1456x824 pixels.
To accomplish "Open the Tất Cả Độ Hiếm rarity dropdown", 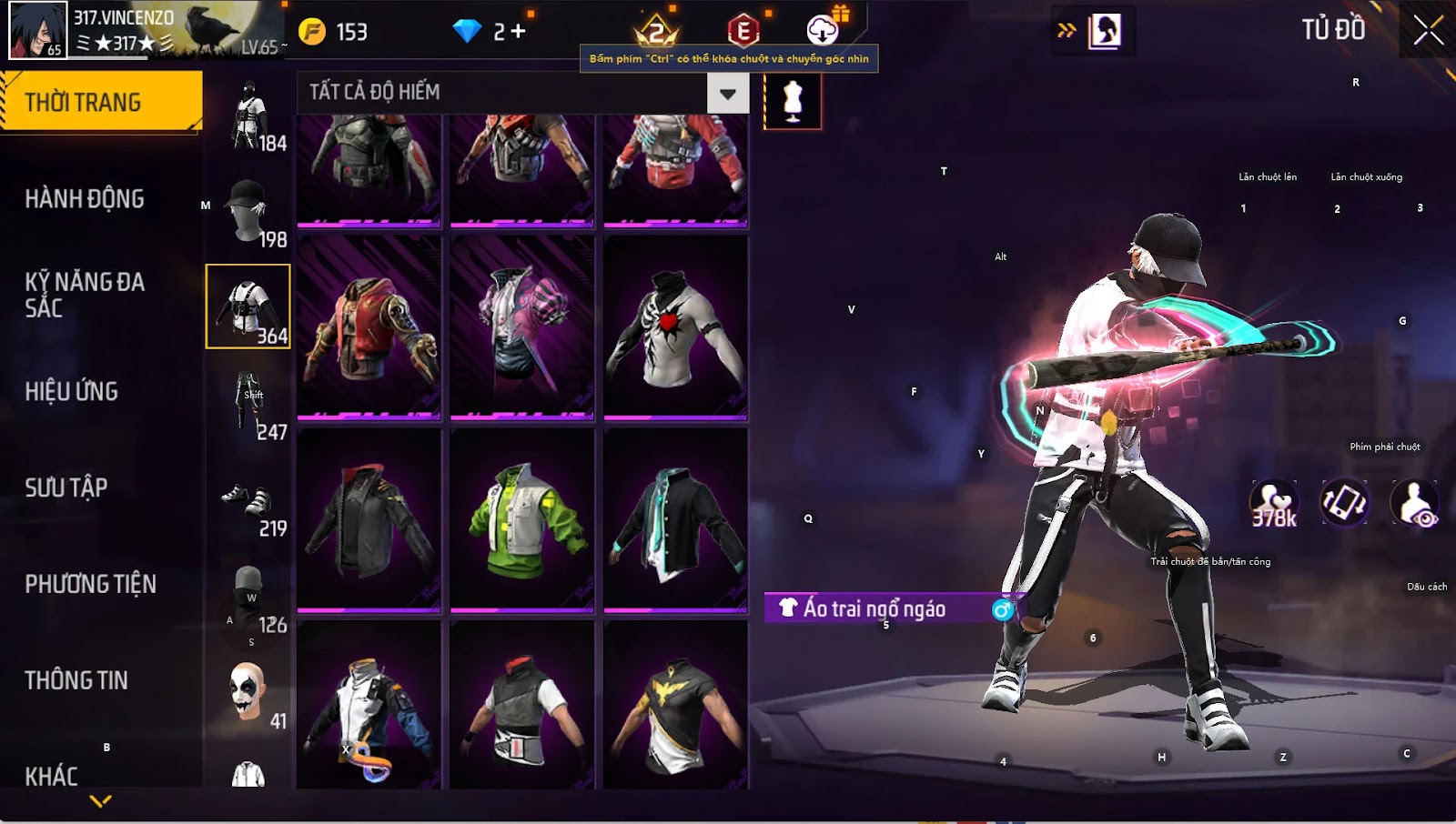I will pyautogui.click(x=727, y=93).
